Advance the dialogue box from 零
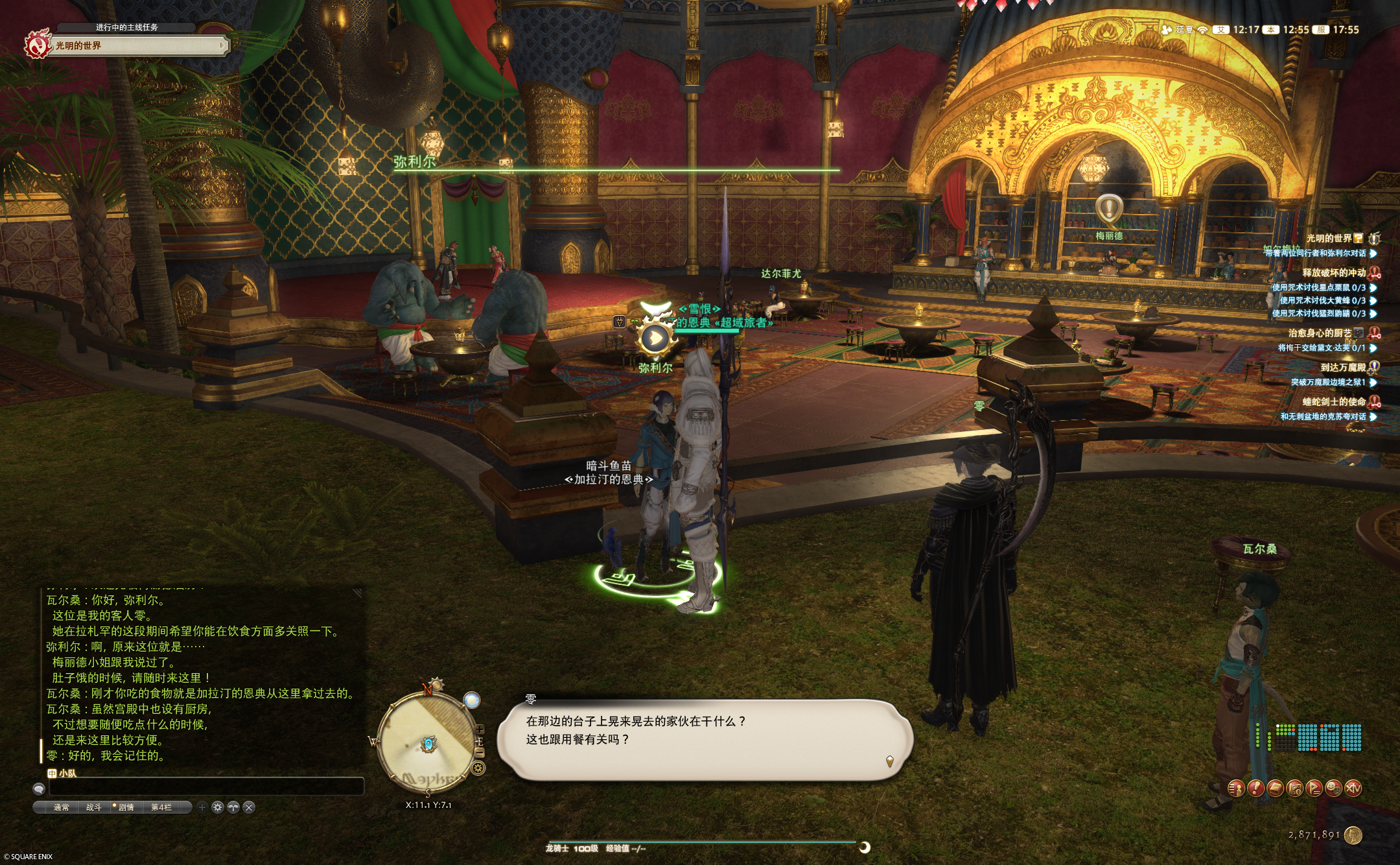This screenshot has height=865, width=1400. (x=705, y=739)
